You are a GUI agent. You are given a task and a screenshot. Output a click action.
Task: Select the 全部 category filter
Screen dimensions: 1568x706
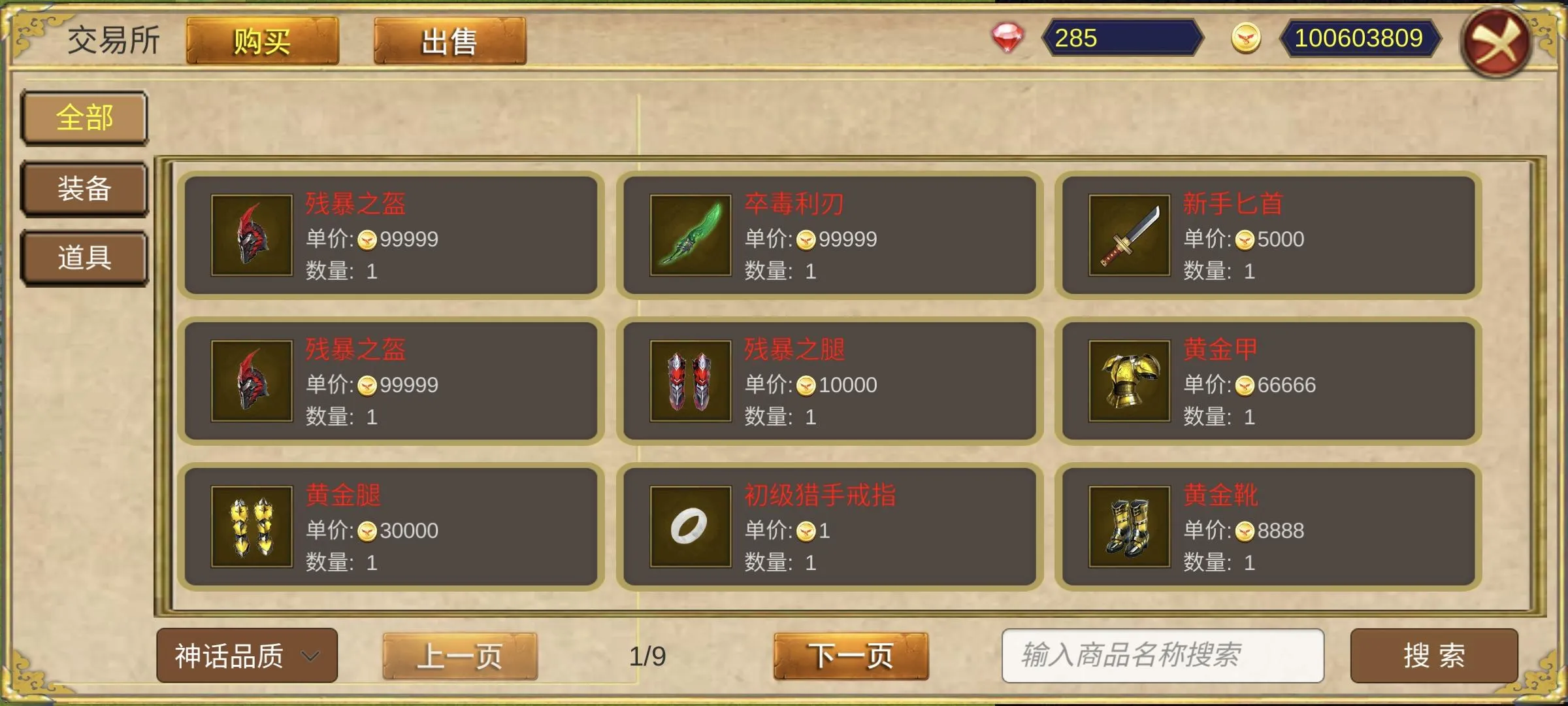point(84,118)
